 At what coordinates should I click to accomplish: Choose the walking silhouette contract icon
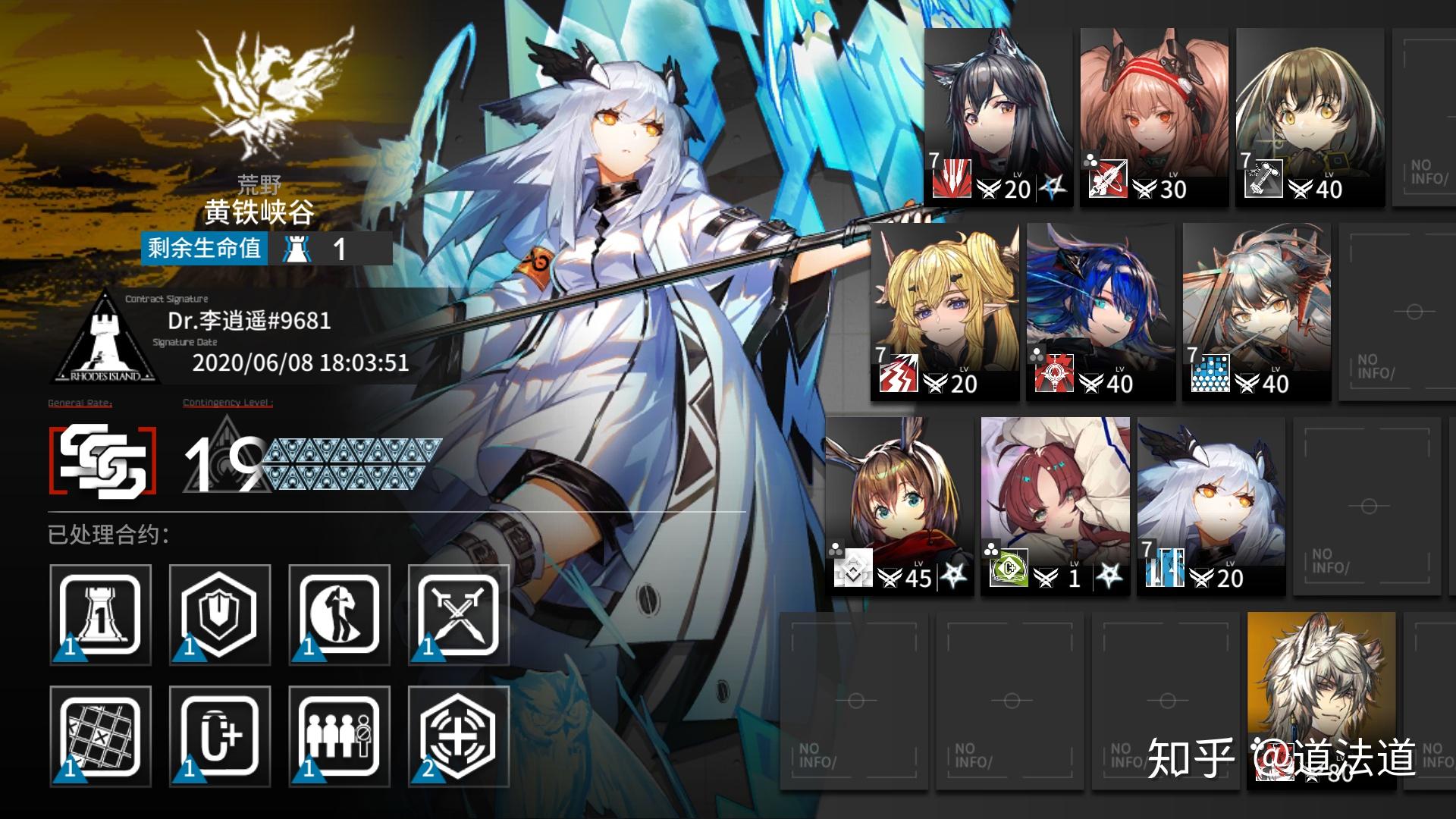click(339, 615)
